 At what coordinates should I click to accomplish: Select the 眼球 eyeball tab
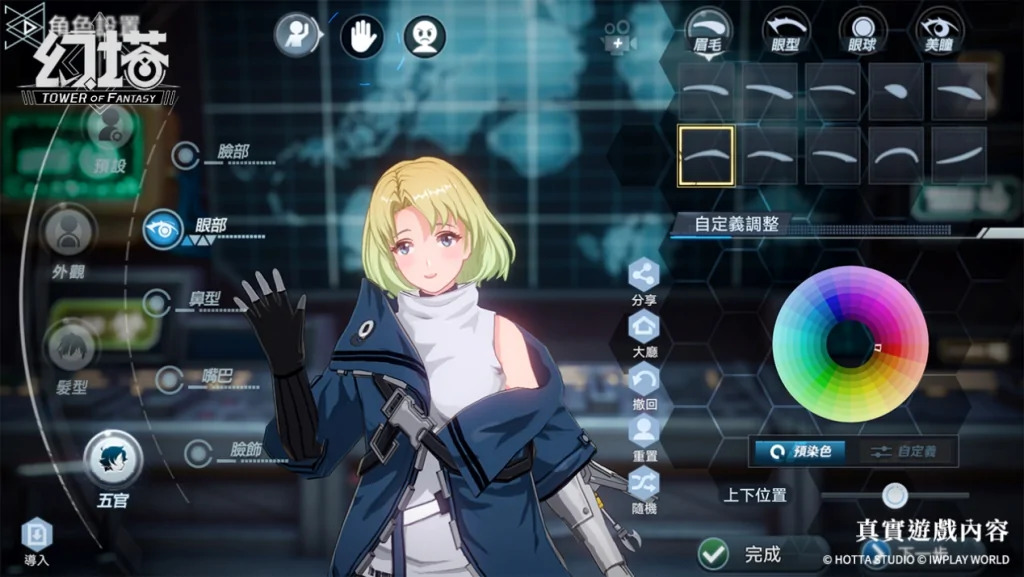pyautogui.click(x=863, y=27)
